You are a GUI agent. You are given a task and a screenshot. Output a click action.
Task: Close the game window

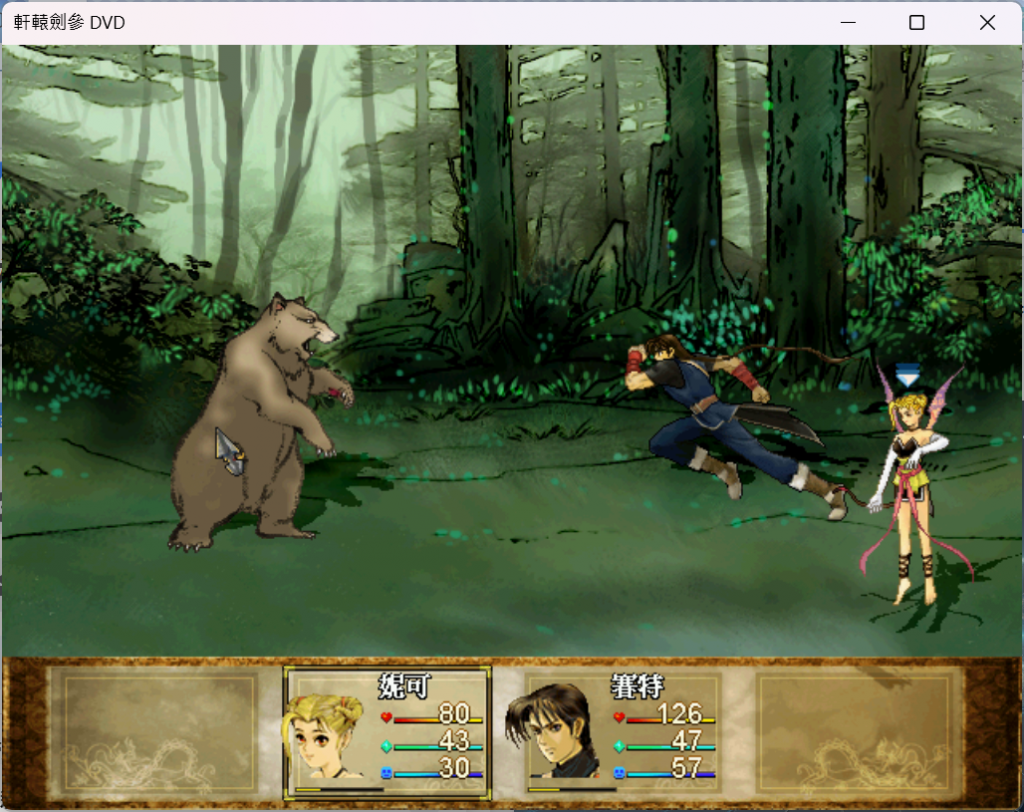pos(987,23)
